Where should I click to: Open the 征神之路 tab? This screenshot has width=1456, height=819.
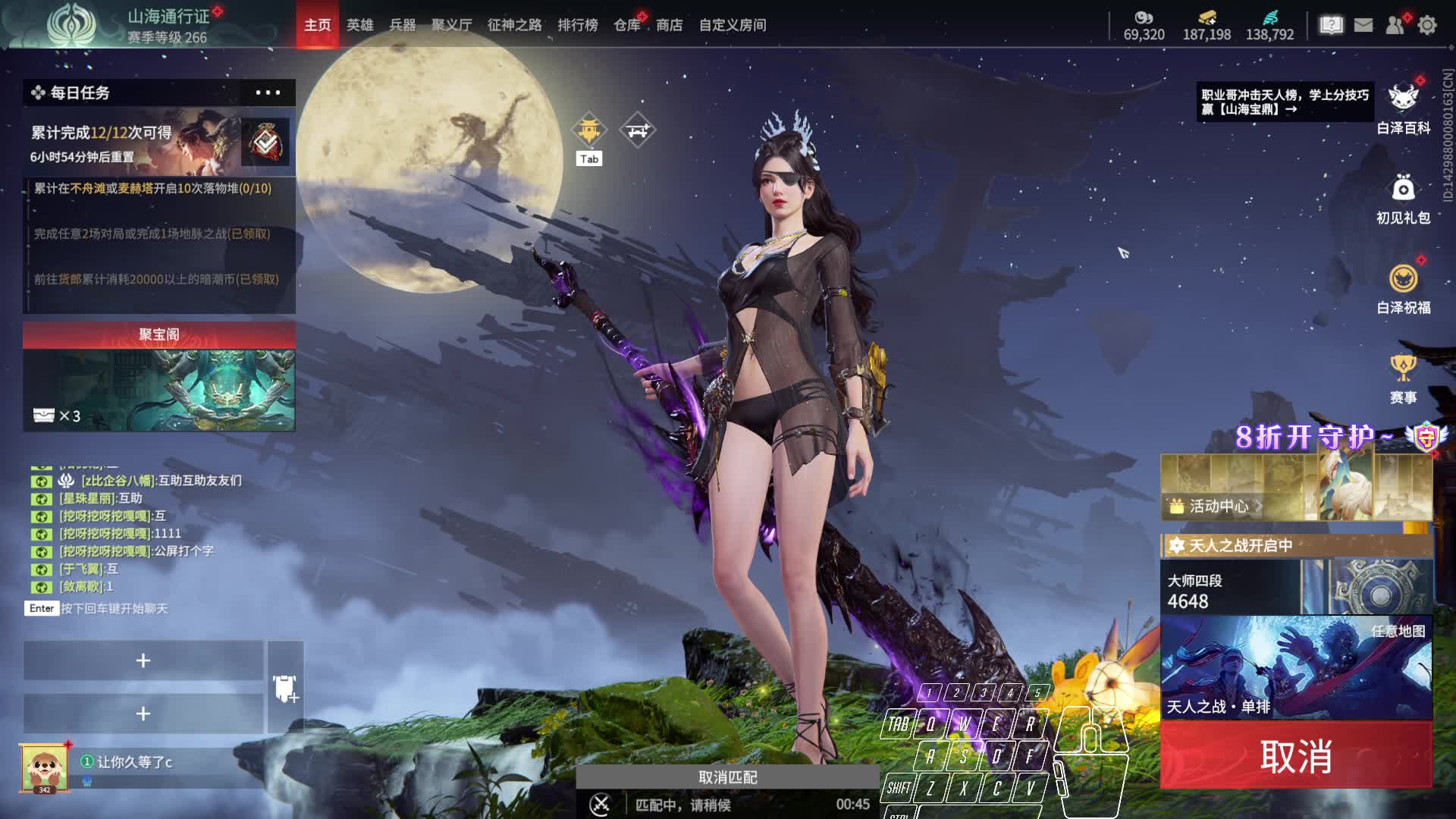click(x=514, y=25)
